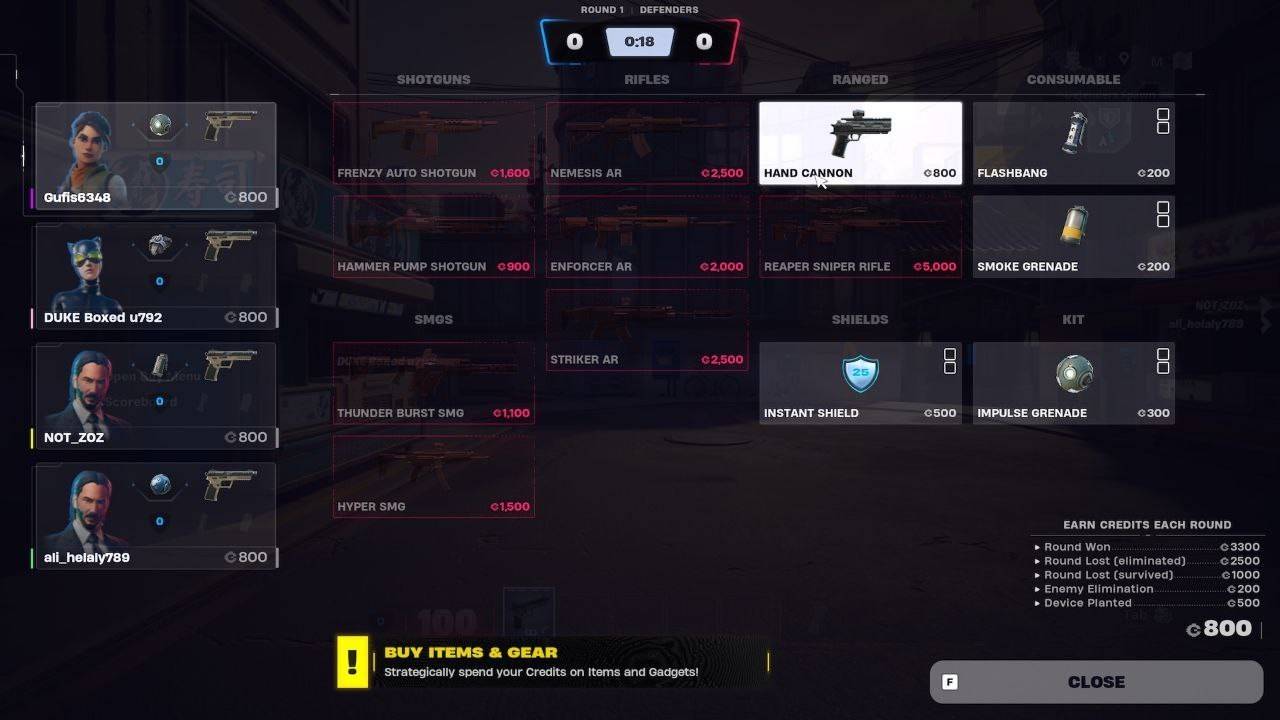1280x720 pixels.
Task: Switch to the RIFLES category
Action: pos(646,79)
